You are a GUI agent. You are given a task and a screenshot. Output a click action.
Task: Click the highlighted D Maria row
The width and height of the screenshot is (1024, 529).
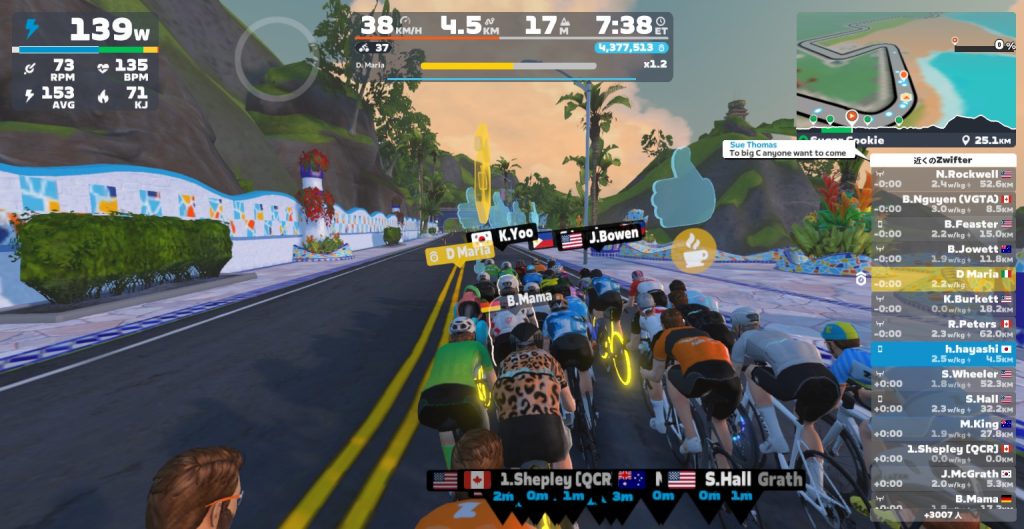943,279
